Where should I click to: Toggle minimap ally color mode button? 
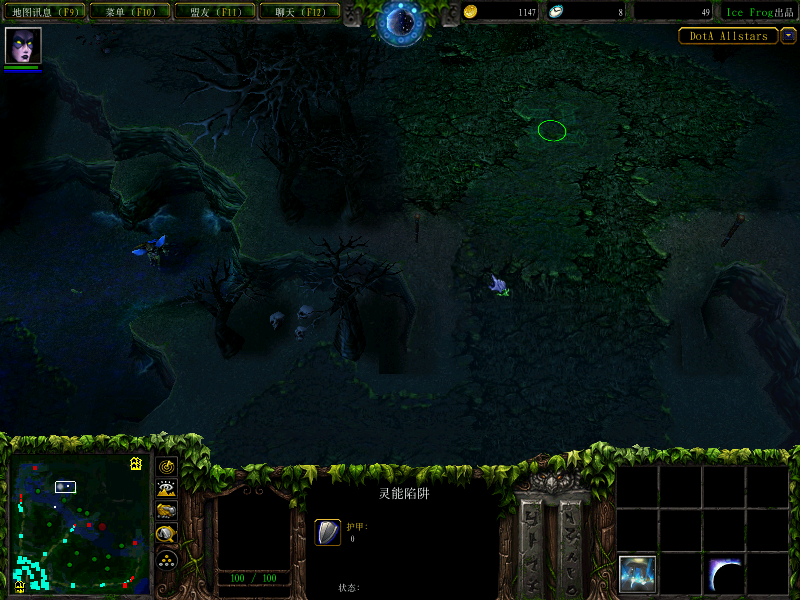coord(167,511)
